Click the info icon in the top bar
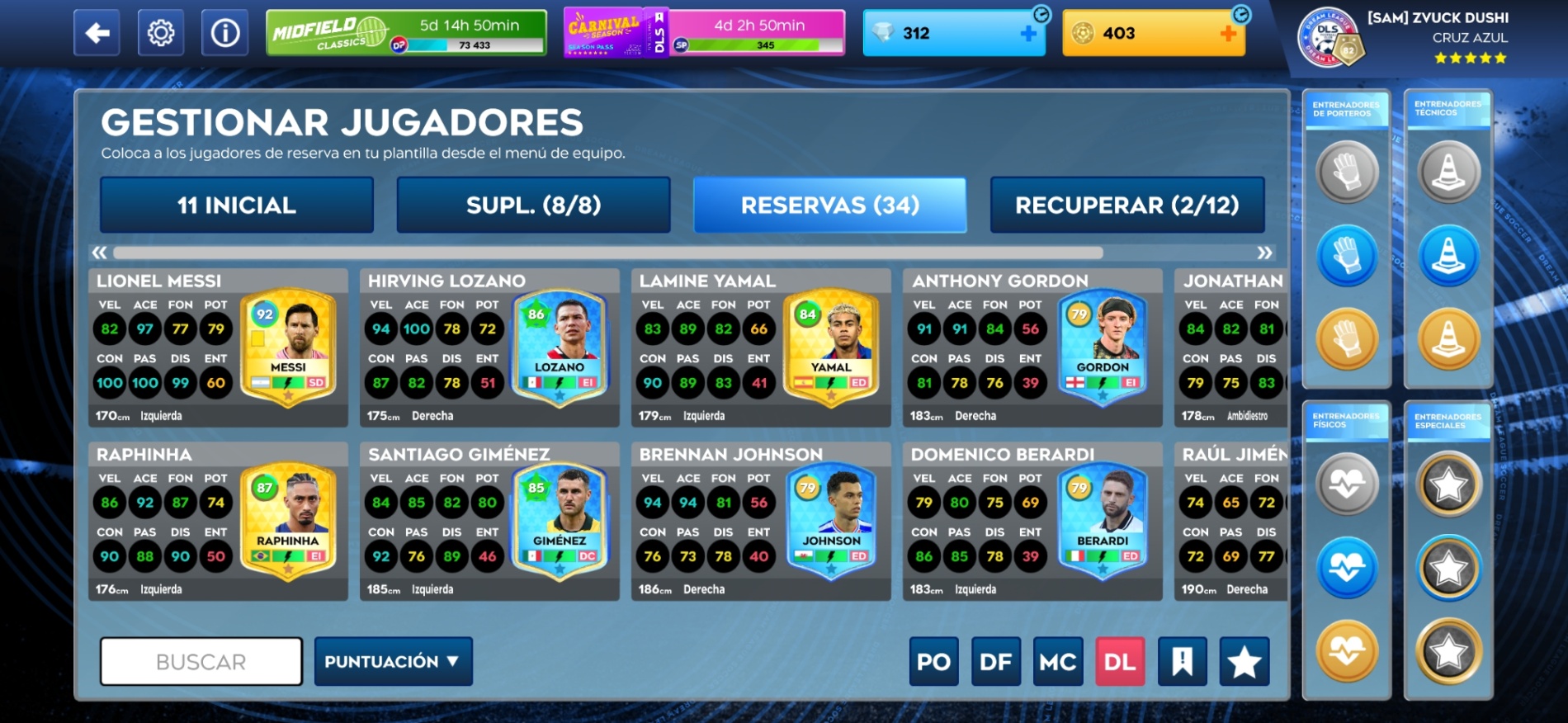 (224, 33)
